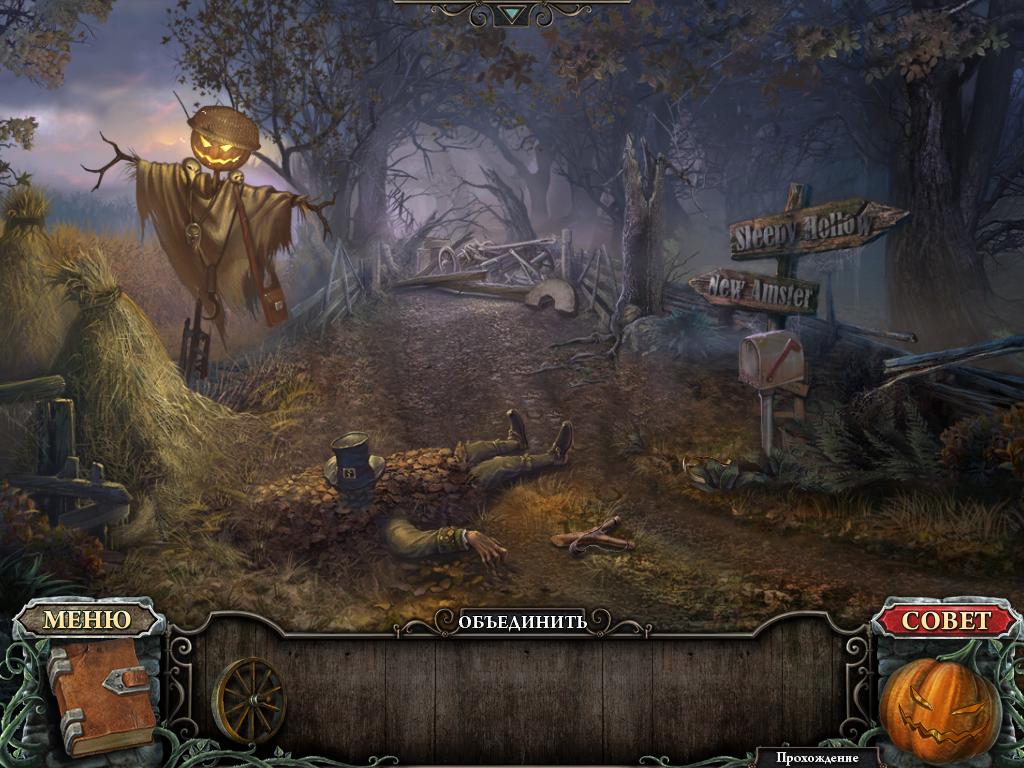The width and height of the screenshot is (1024, 768).
Task: Open the МЕНЮ menu
Action: [87, 619]
